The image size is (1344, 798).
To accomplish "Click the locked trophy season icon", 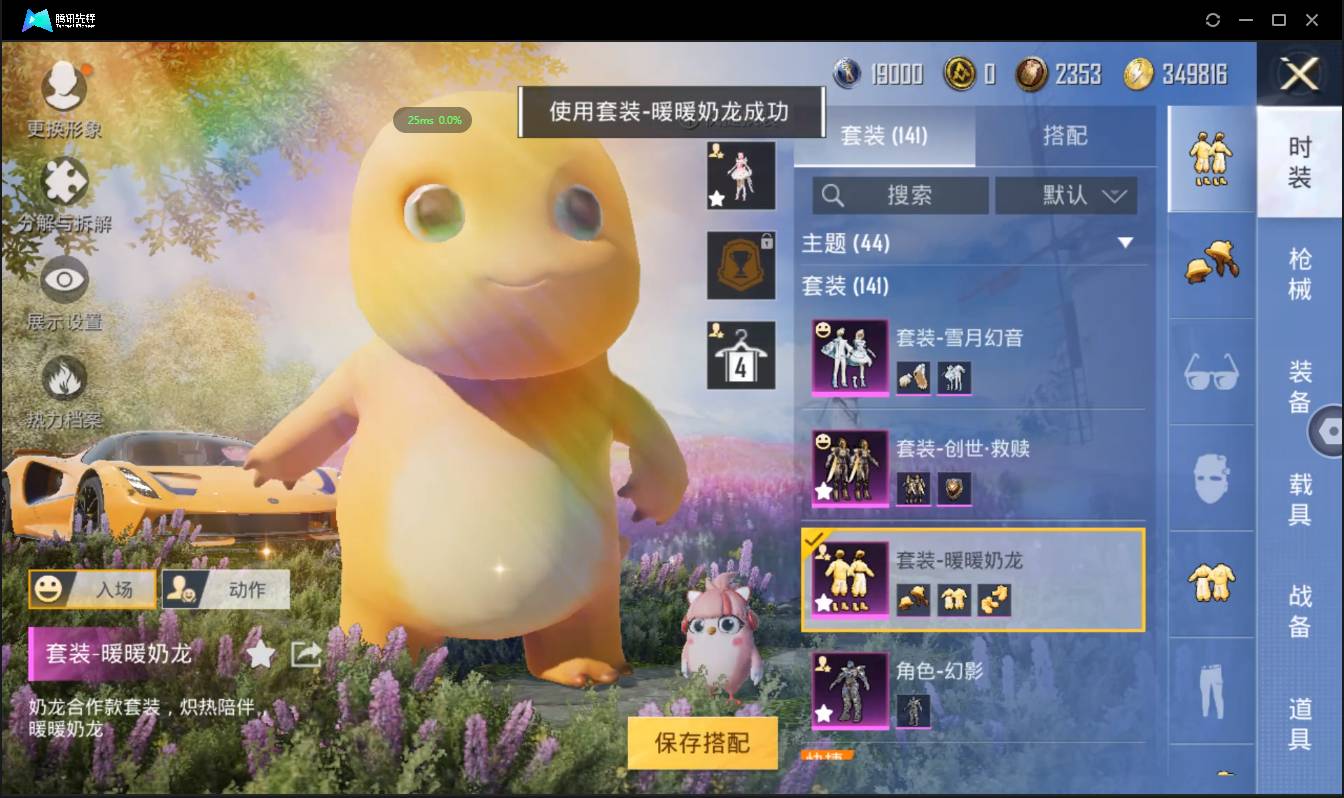I will pos(740,267).
